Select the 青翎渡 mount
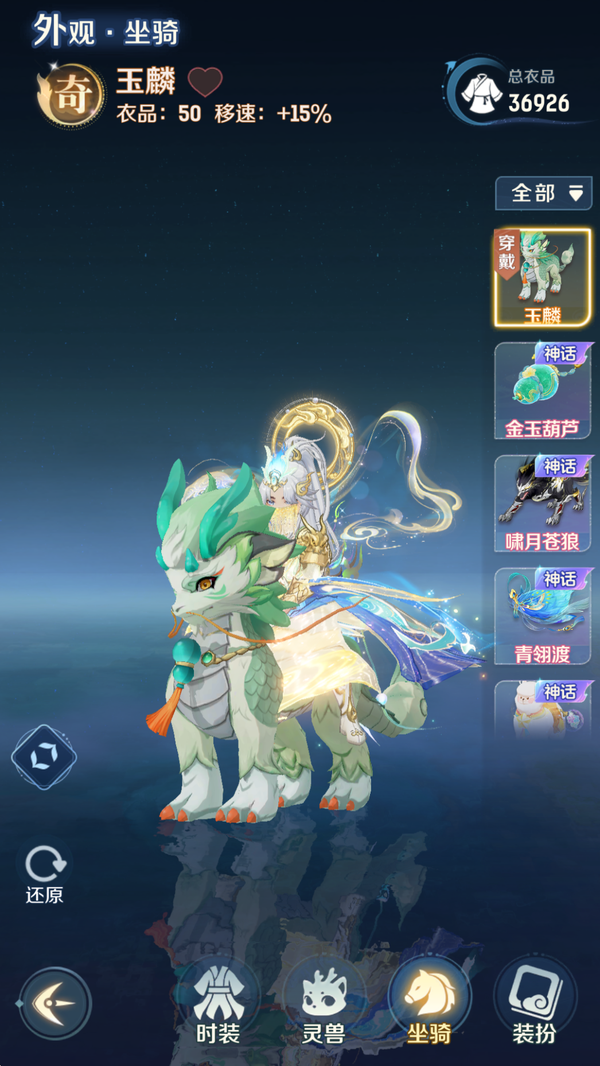600x1066 pixels. click(x=543, y=617)
